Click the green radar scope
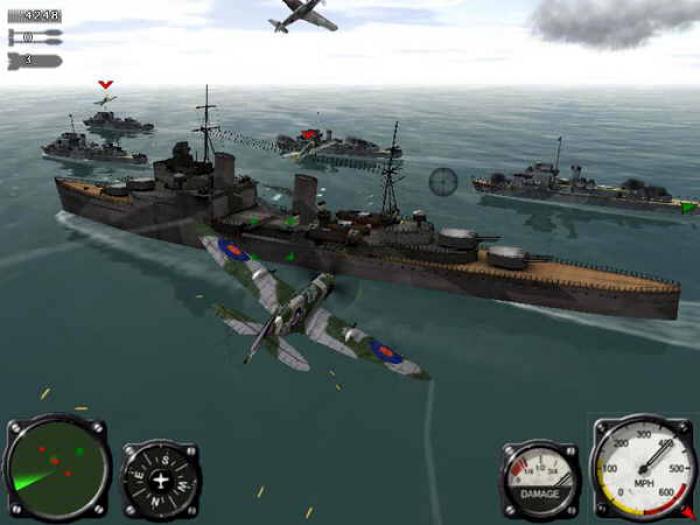This screenshot has width=700, height=525. pos(55,467)
